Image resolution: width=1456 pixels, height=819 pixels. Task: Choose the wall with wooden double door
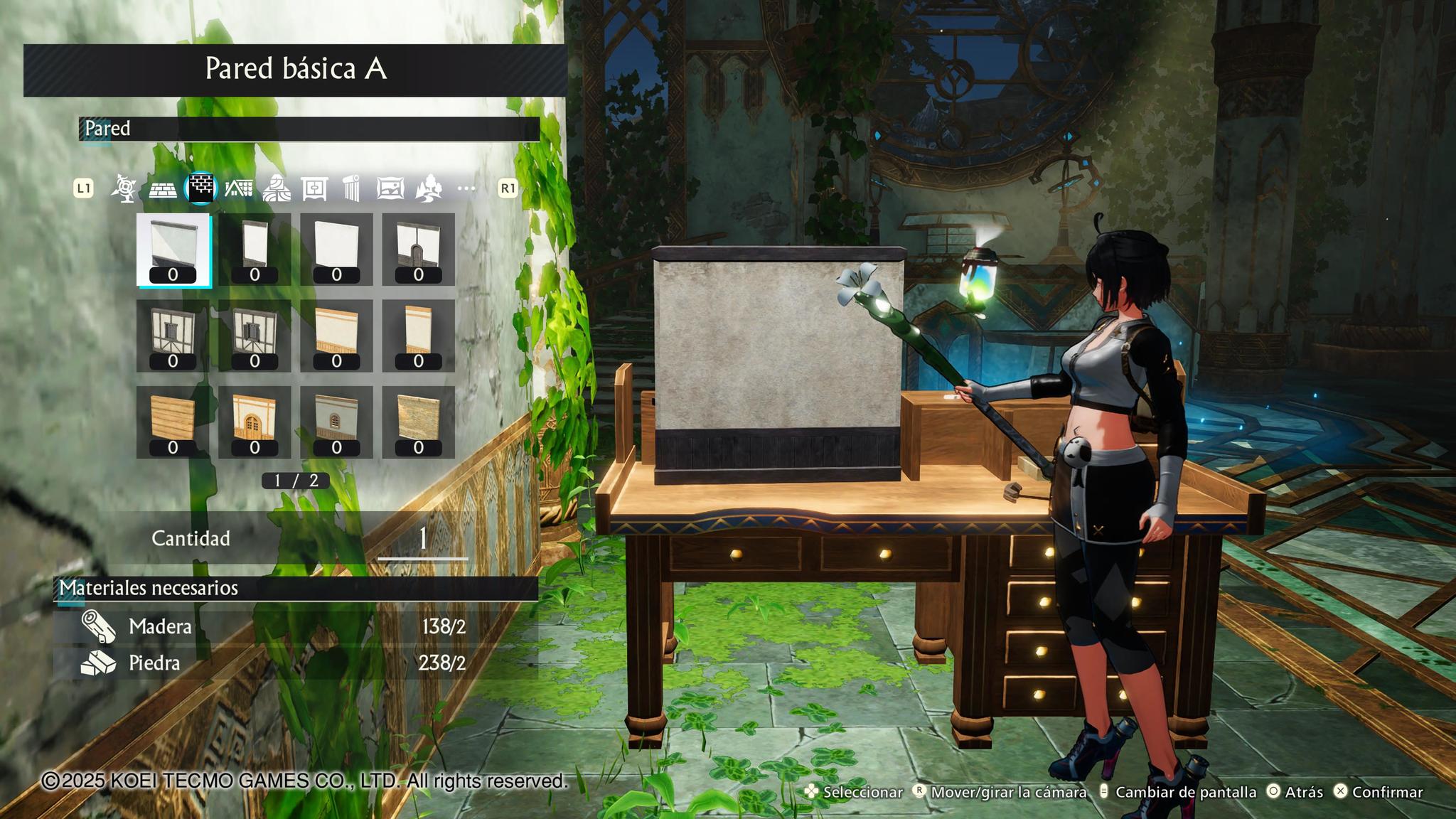click(255, 422)
